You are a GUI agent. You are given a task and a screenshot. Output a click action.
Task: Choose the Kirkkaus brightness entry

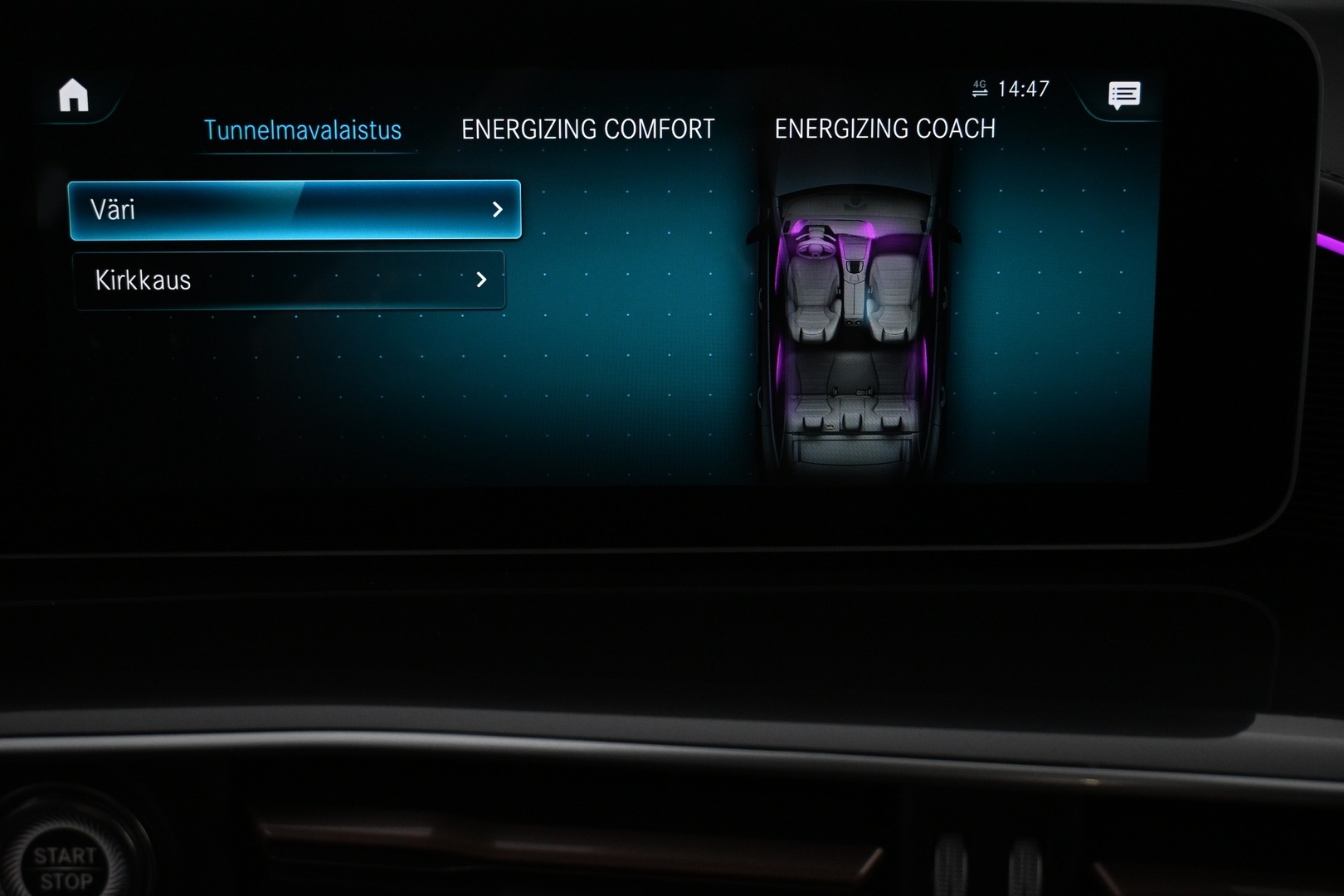[x=289, y=280]
